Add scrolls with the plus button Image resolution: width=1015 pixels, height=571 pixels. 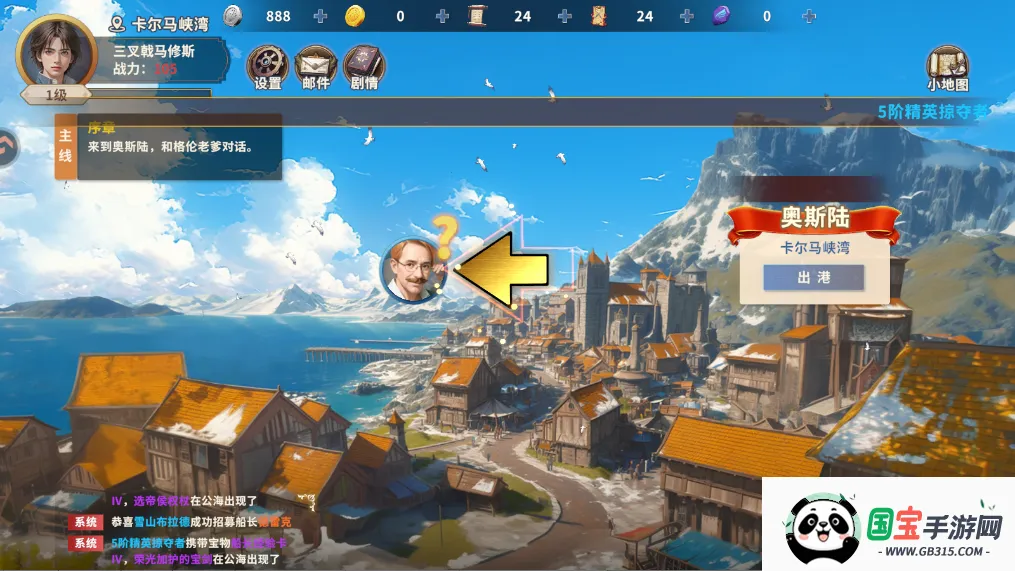[564, 16]
